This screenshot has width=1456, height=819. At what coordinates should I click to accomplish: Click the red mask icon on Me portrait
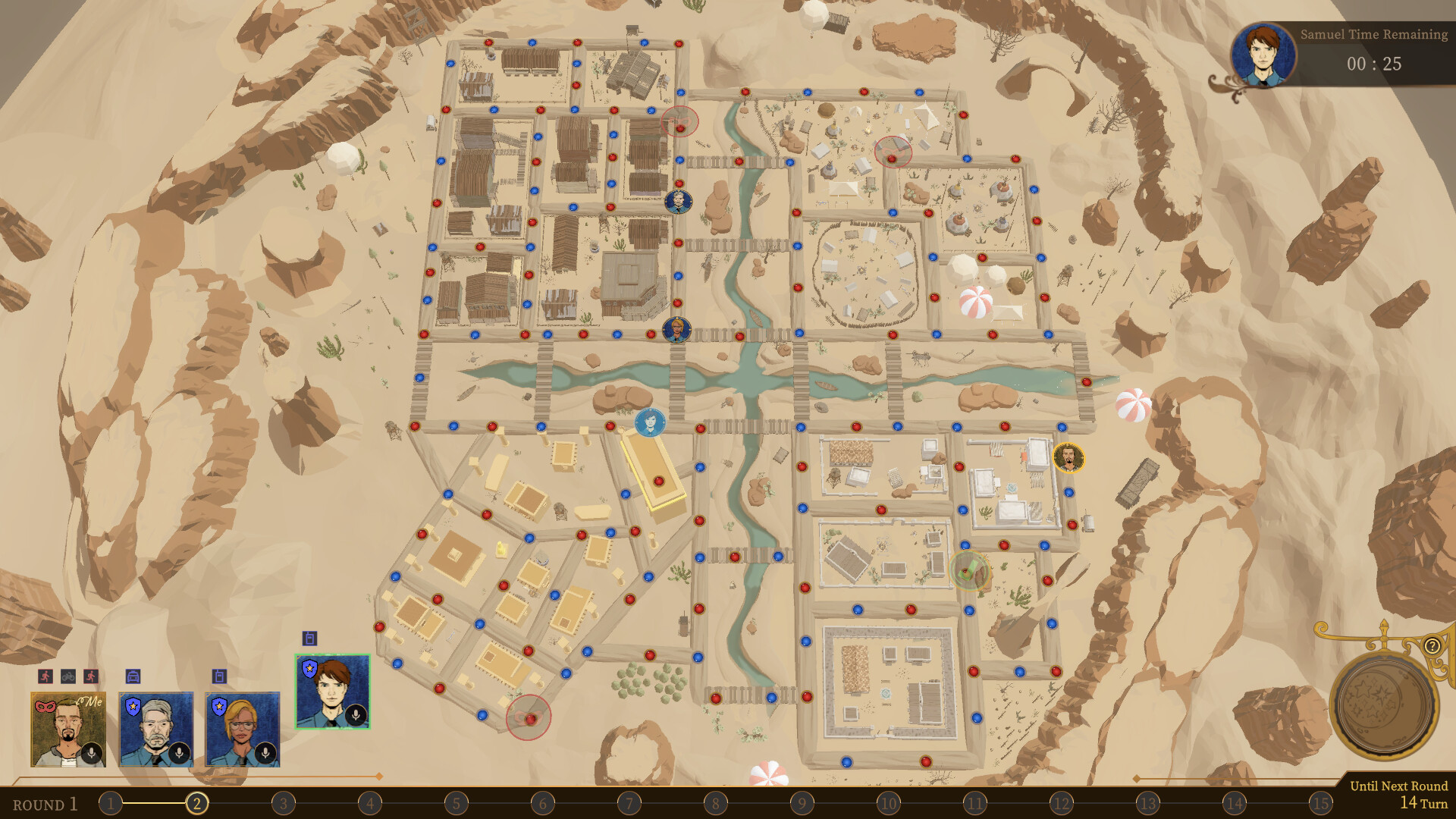click(45, 707)
